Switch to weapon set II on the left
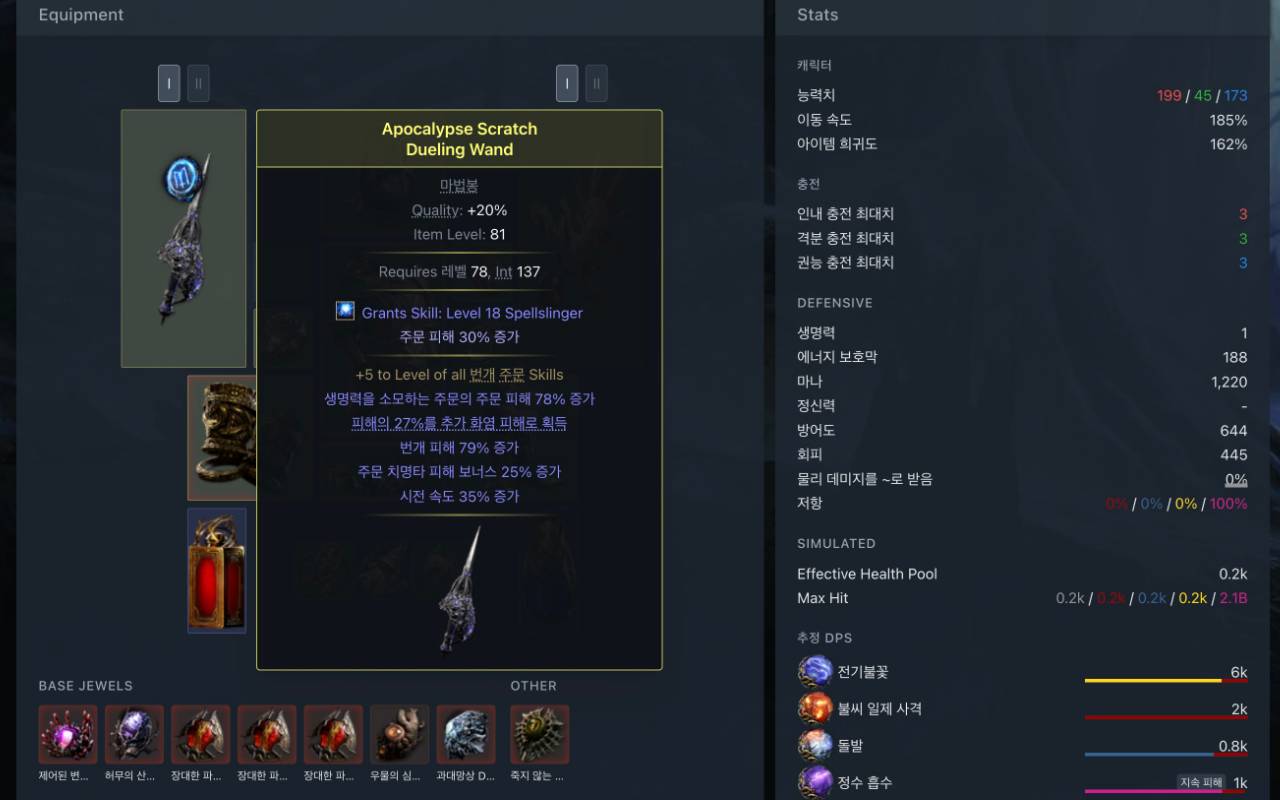Screen dimensions: 1280x800 click(198, 83)
